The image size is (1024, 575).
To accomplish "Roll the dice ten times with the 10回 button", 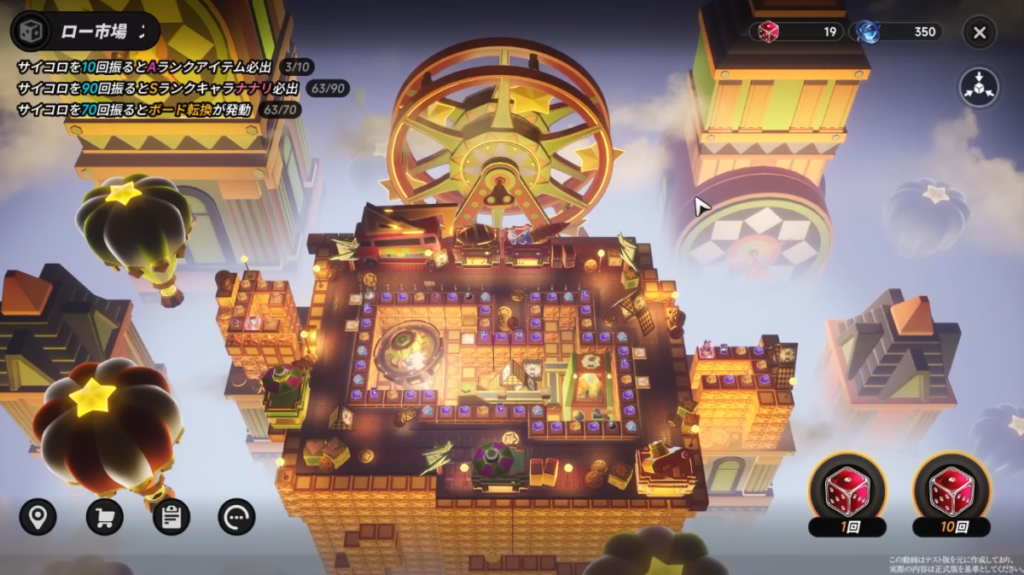I will (951, 495).
